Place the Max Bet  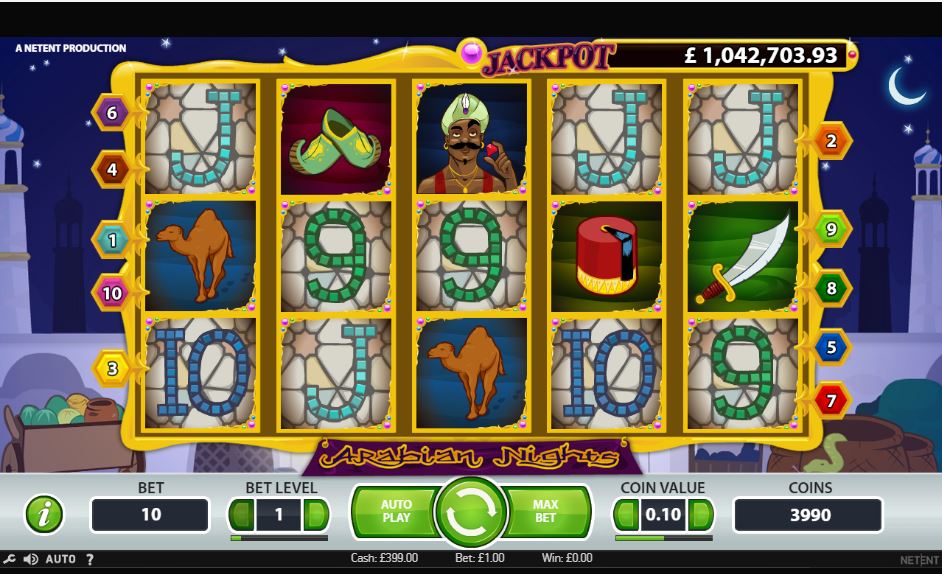pos(546,512)
